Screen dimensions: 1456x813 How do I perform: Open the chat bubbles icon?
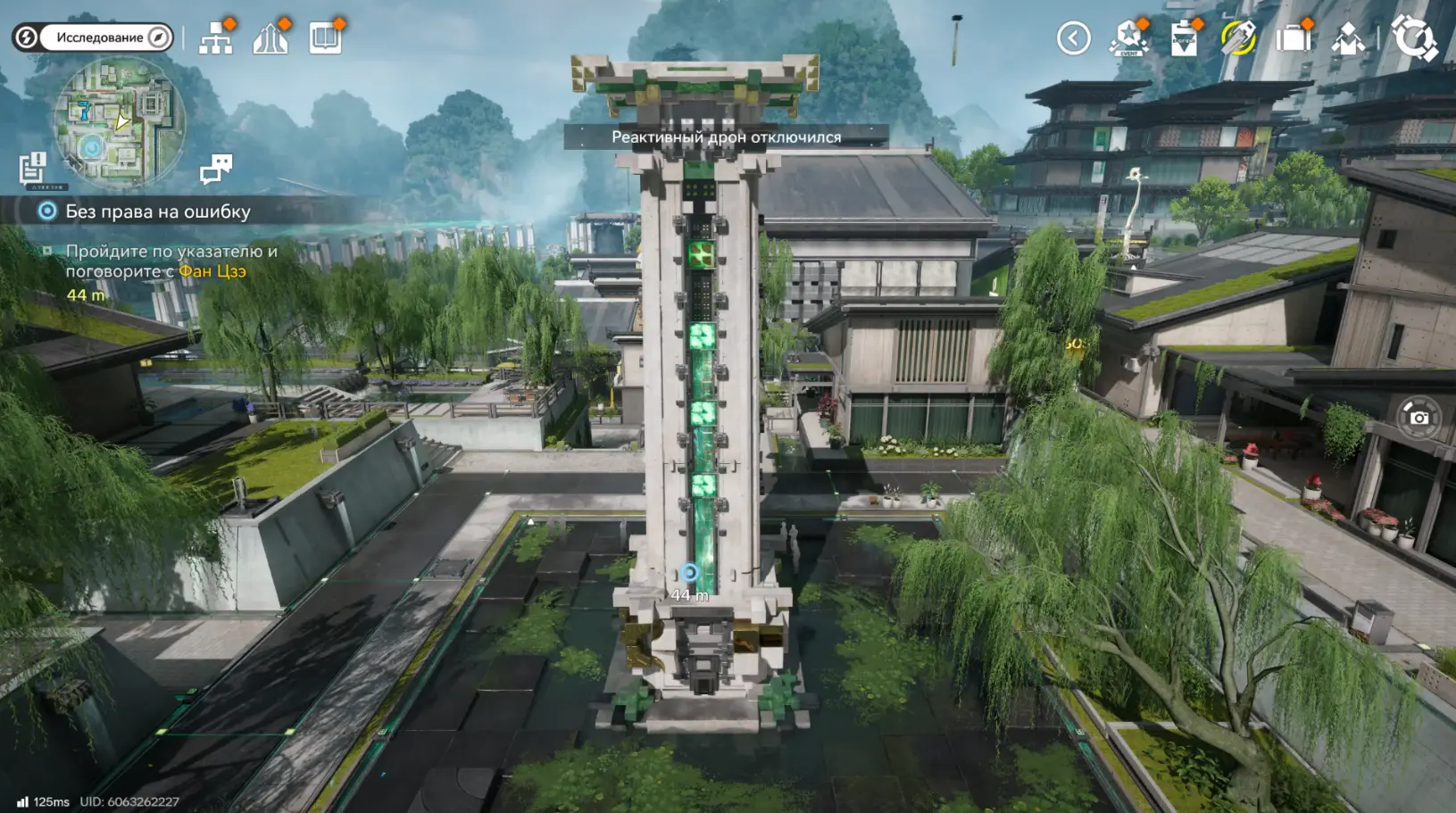216,168
